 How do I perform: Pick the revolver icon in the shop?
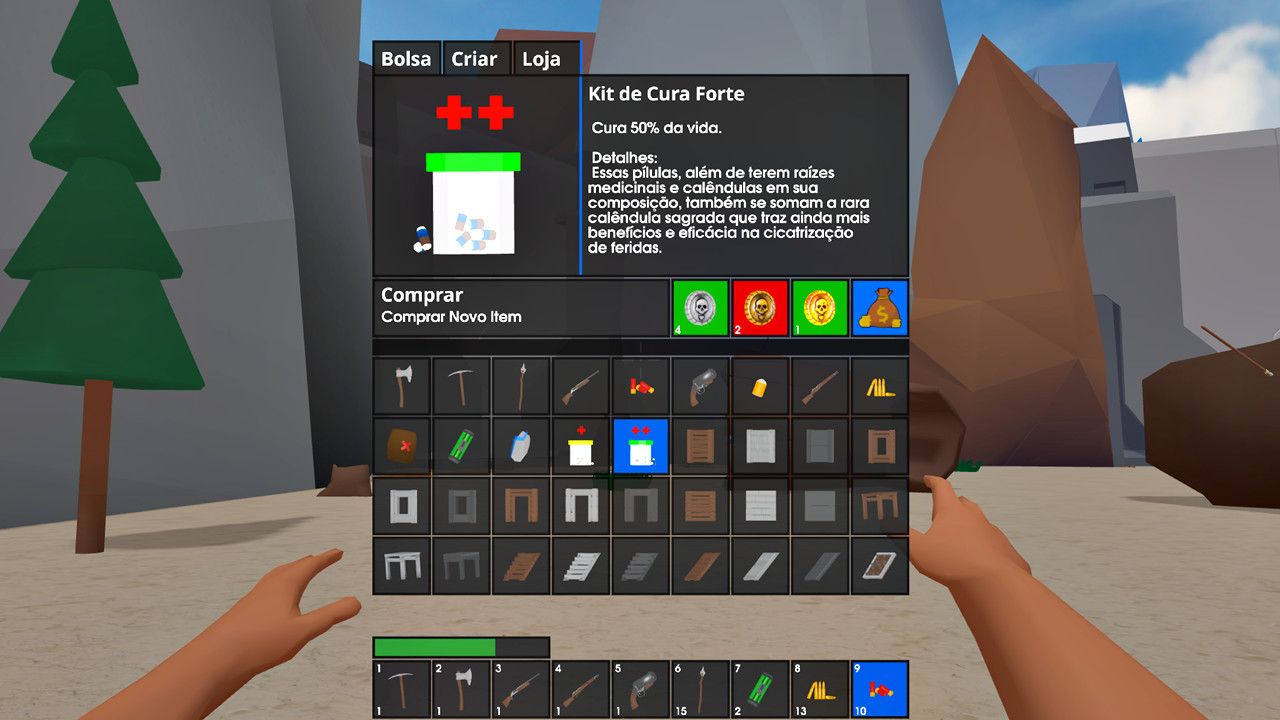click(701, 386)
